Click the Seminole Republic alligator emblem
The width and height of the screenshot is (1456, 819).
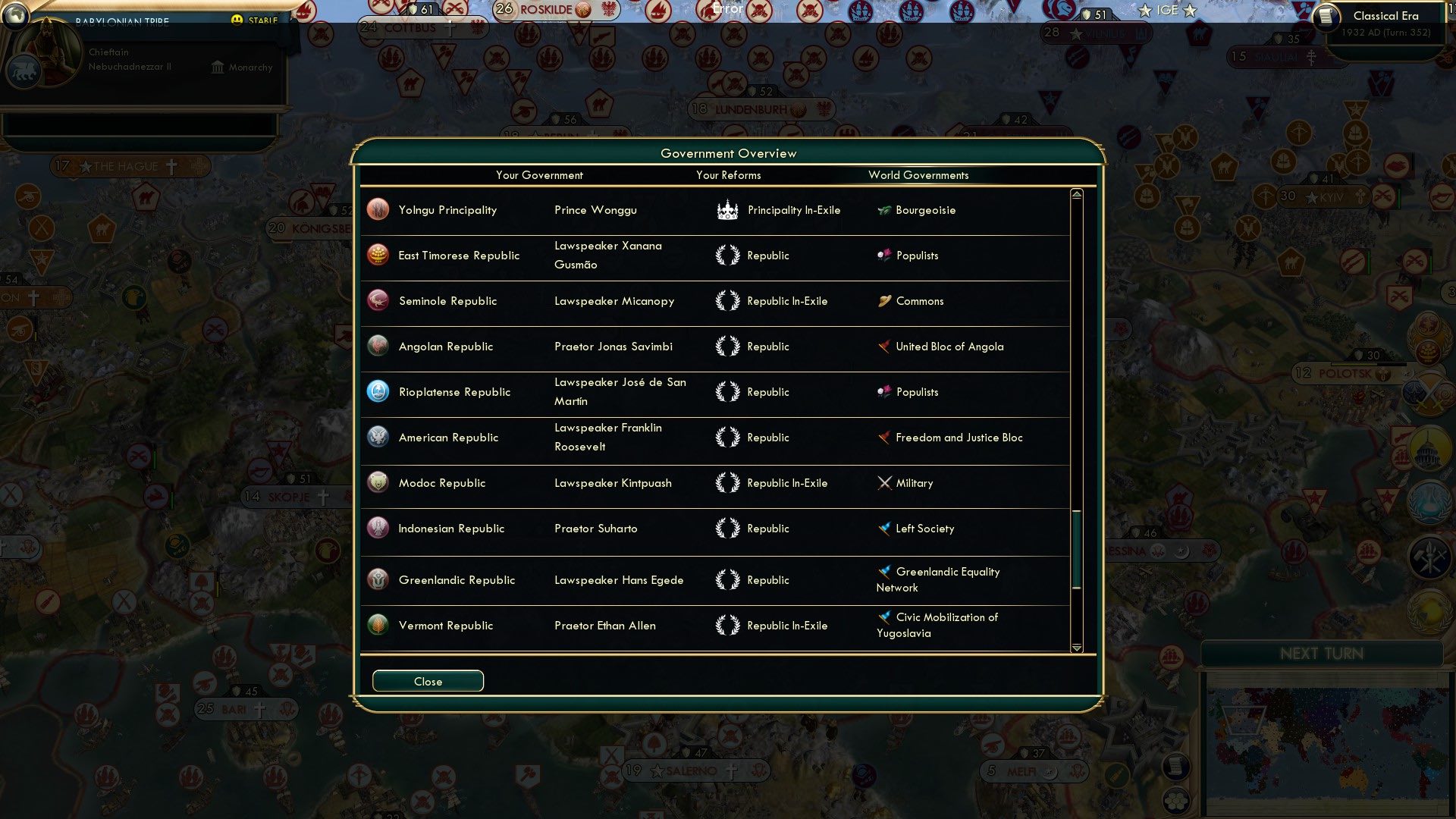point(377,301)
